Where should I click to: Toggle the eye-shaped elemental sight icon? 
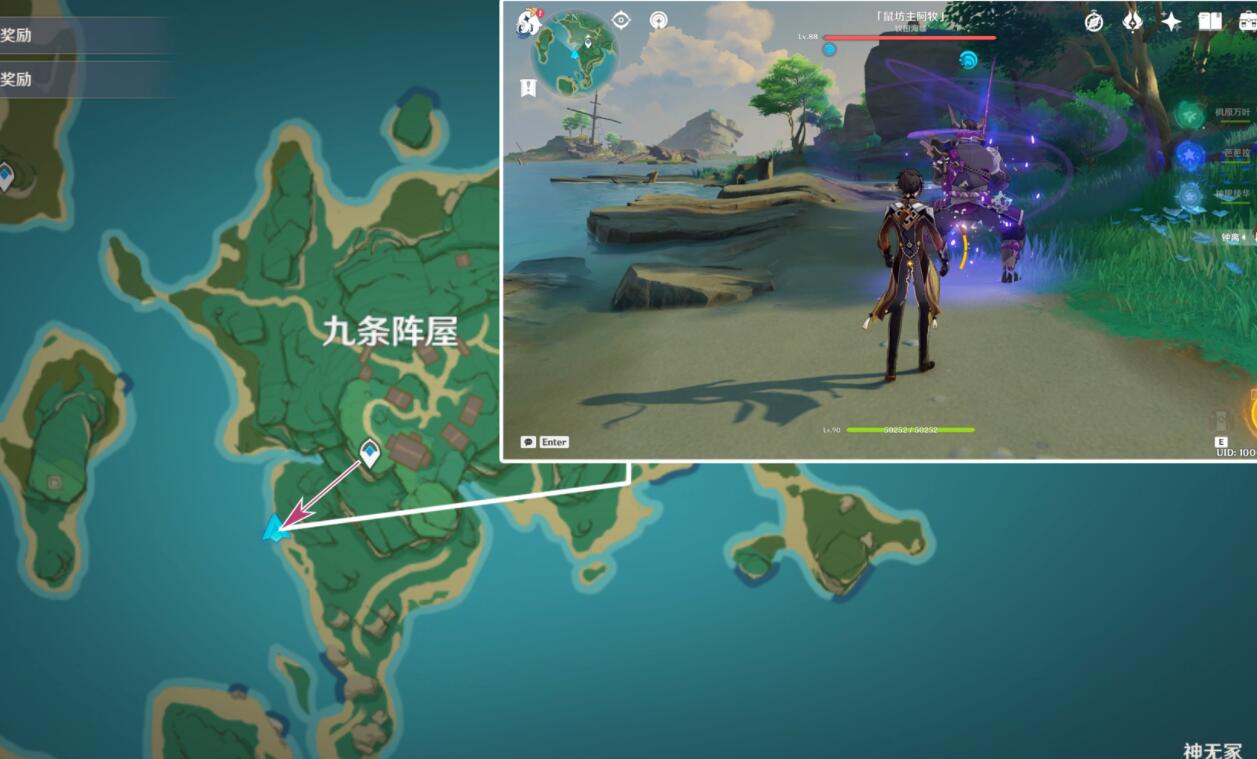click(621, 20)
